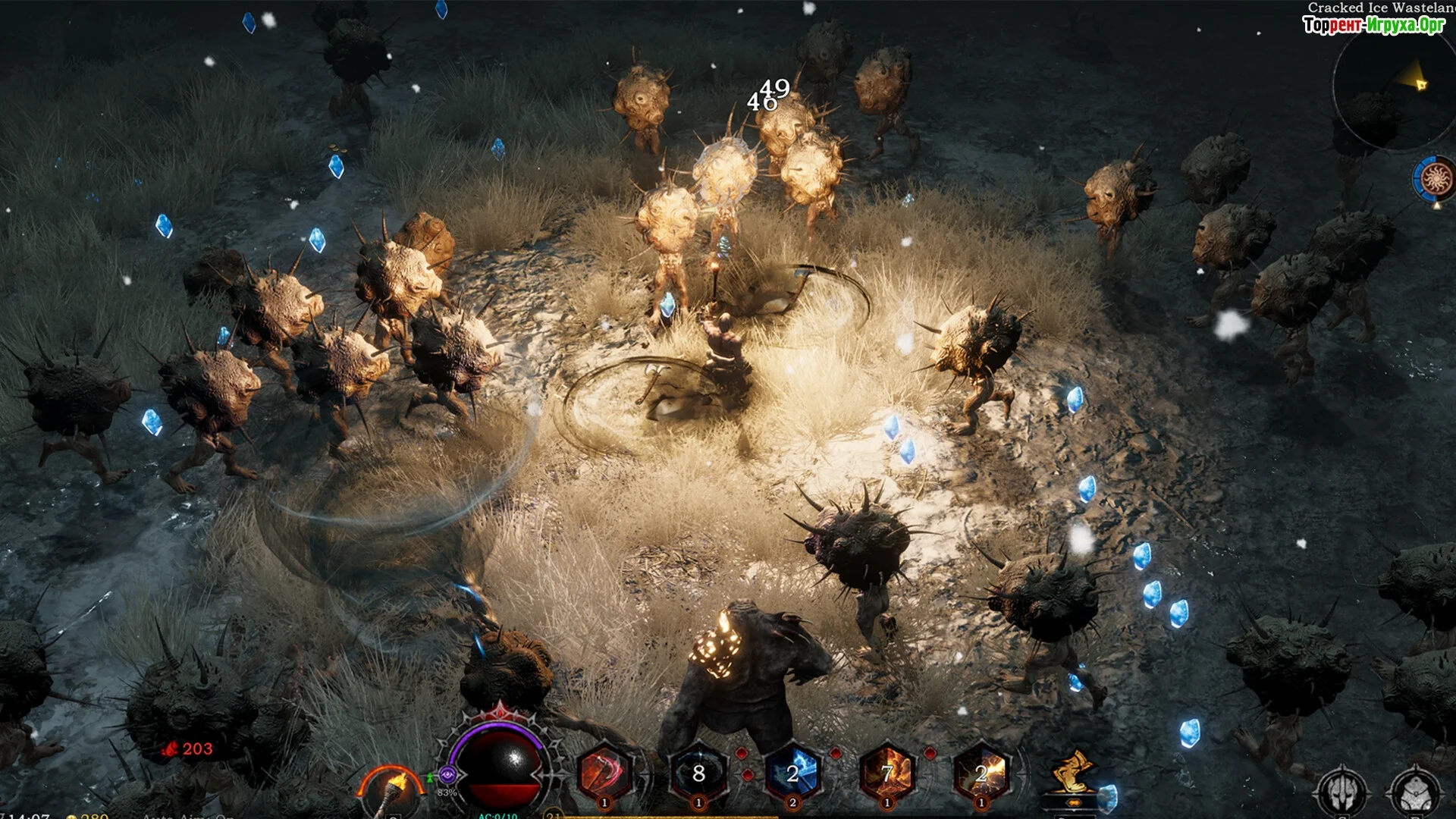Cast the flame burst skill showing 2
Image resolution: width=1456 pixels, height=819 pixels.
[x=981, y=773]
